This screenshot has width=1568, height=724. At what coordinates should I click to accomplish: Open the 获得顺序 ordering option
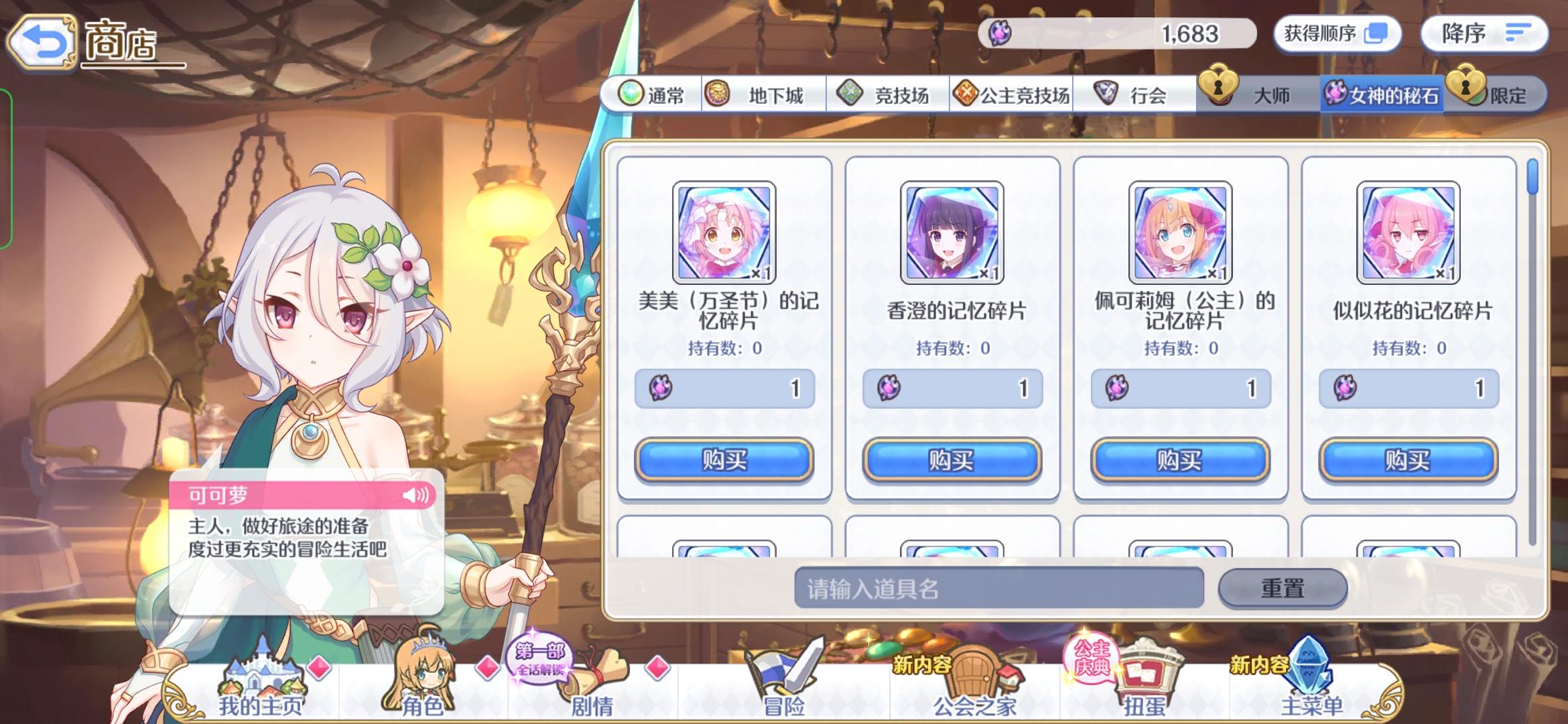tap(1337, 32)
